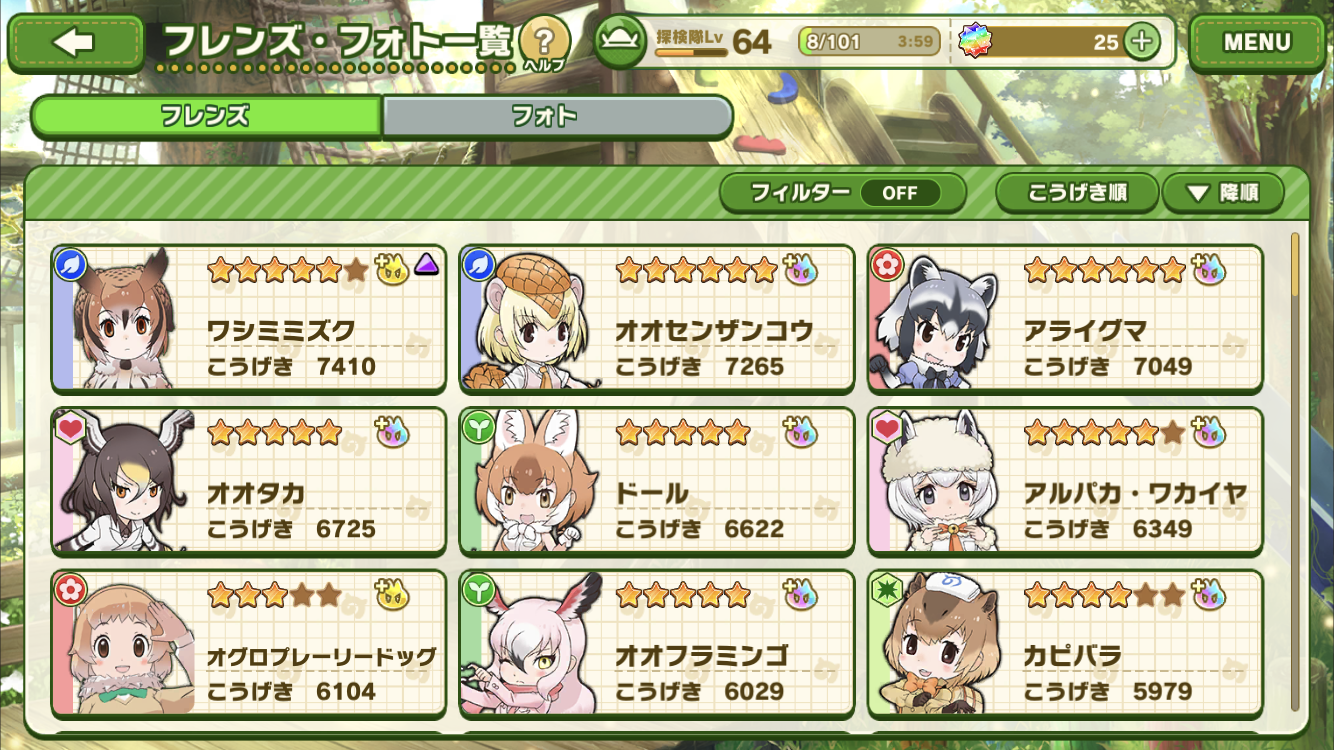
Task: Choose the オオセンザンコウ friend card
Action: click(657, 319)
